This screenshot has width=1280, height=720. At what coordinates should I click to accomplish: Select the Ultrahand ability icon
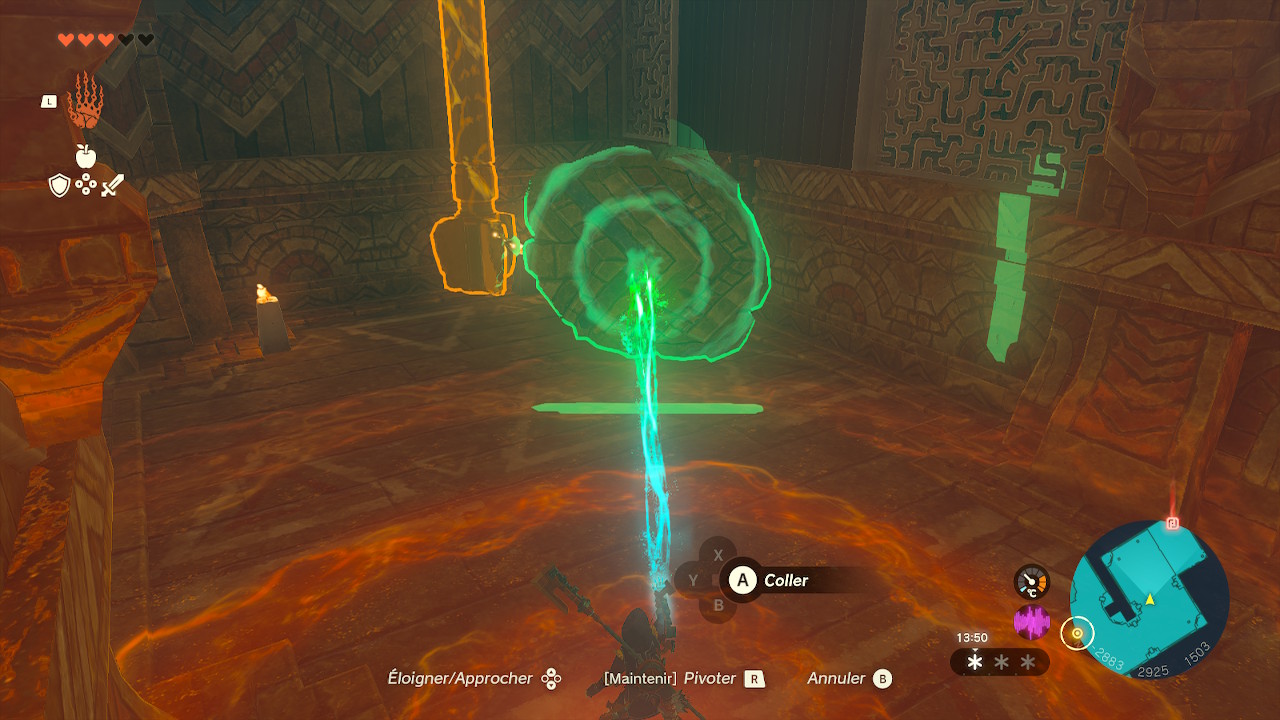85,100
